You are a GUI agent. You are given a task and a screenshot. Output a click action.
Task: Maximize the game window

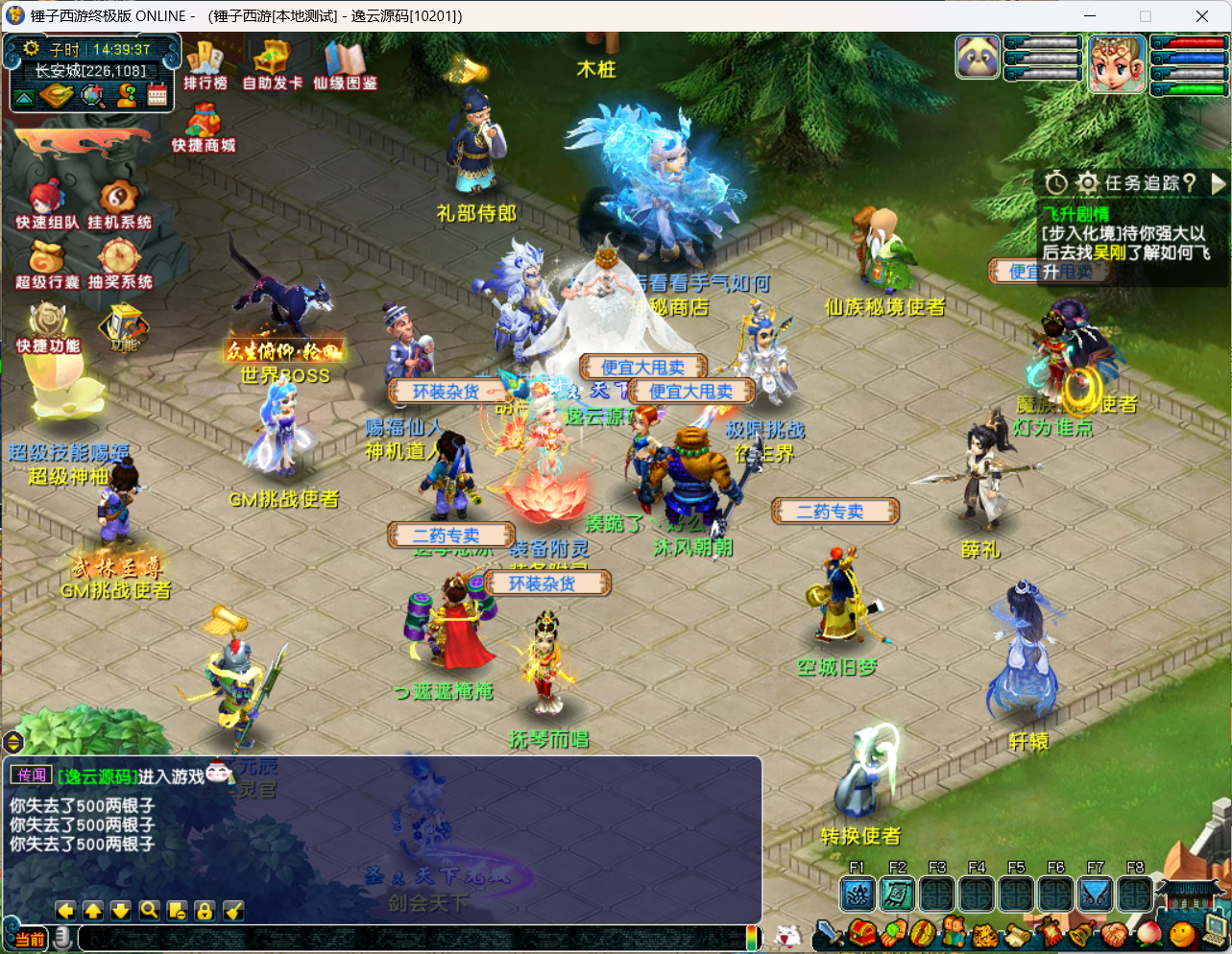click(1146, 16)
